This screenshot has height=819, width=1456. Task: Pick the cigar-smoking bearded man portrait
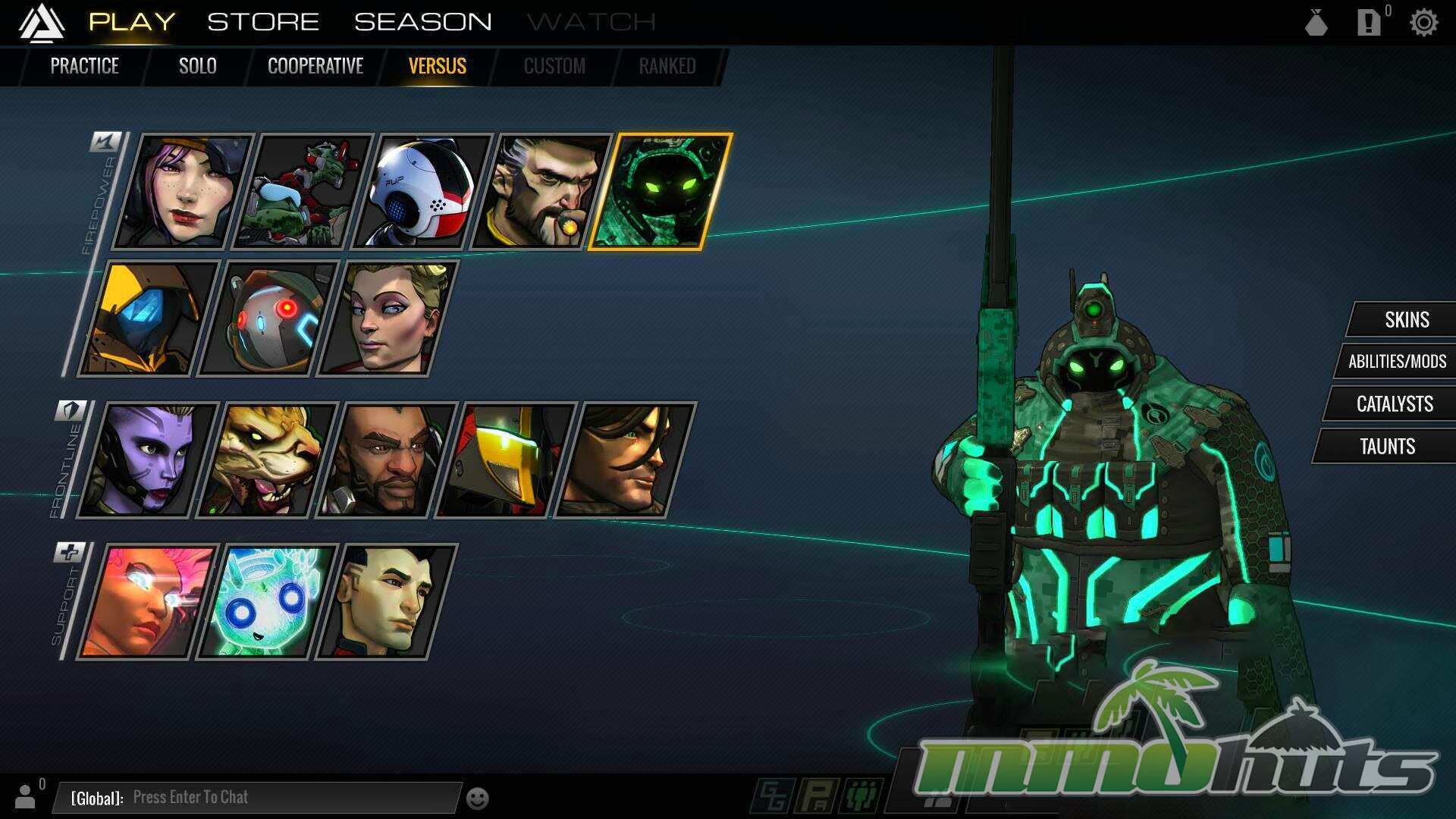pos(541,192)
